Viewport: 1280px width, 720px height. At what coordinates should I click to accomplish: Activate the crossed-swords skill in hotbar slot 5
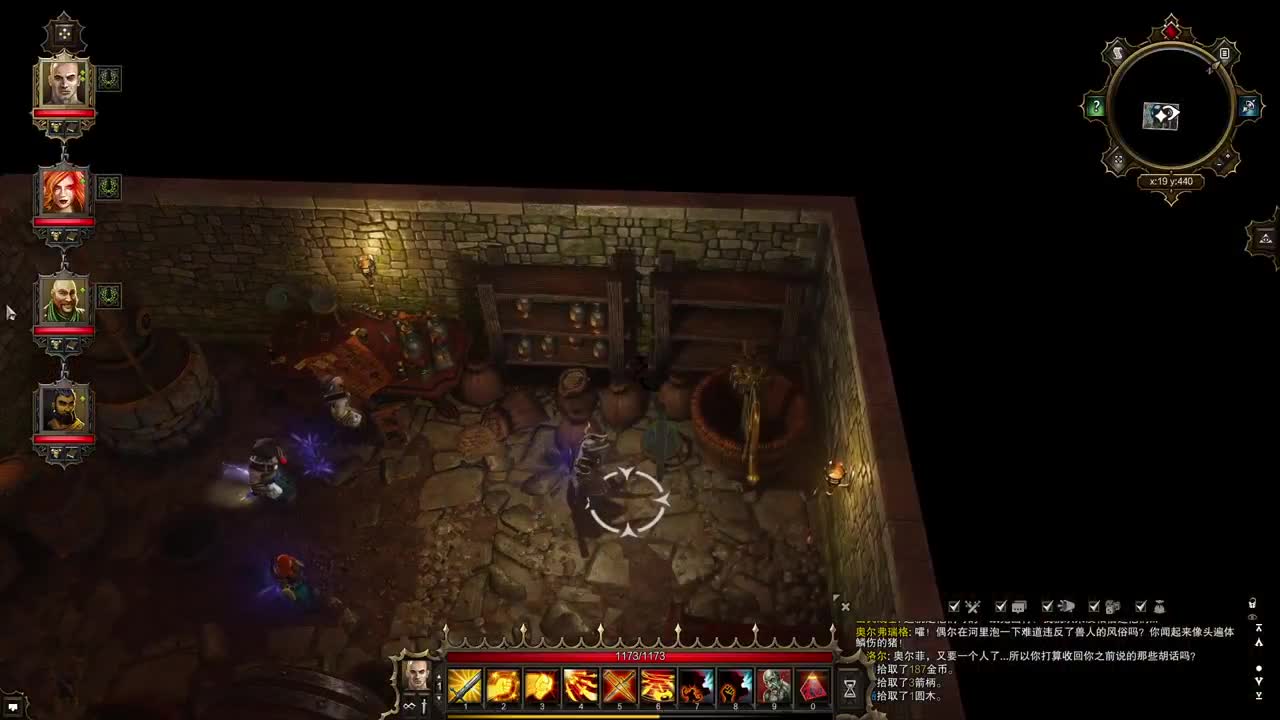coord(620,685)
